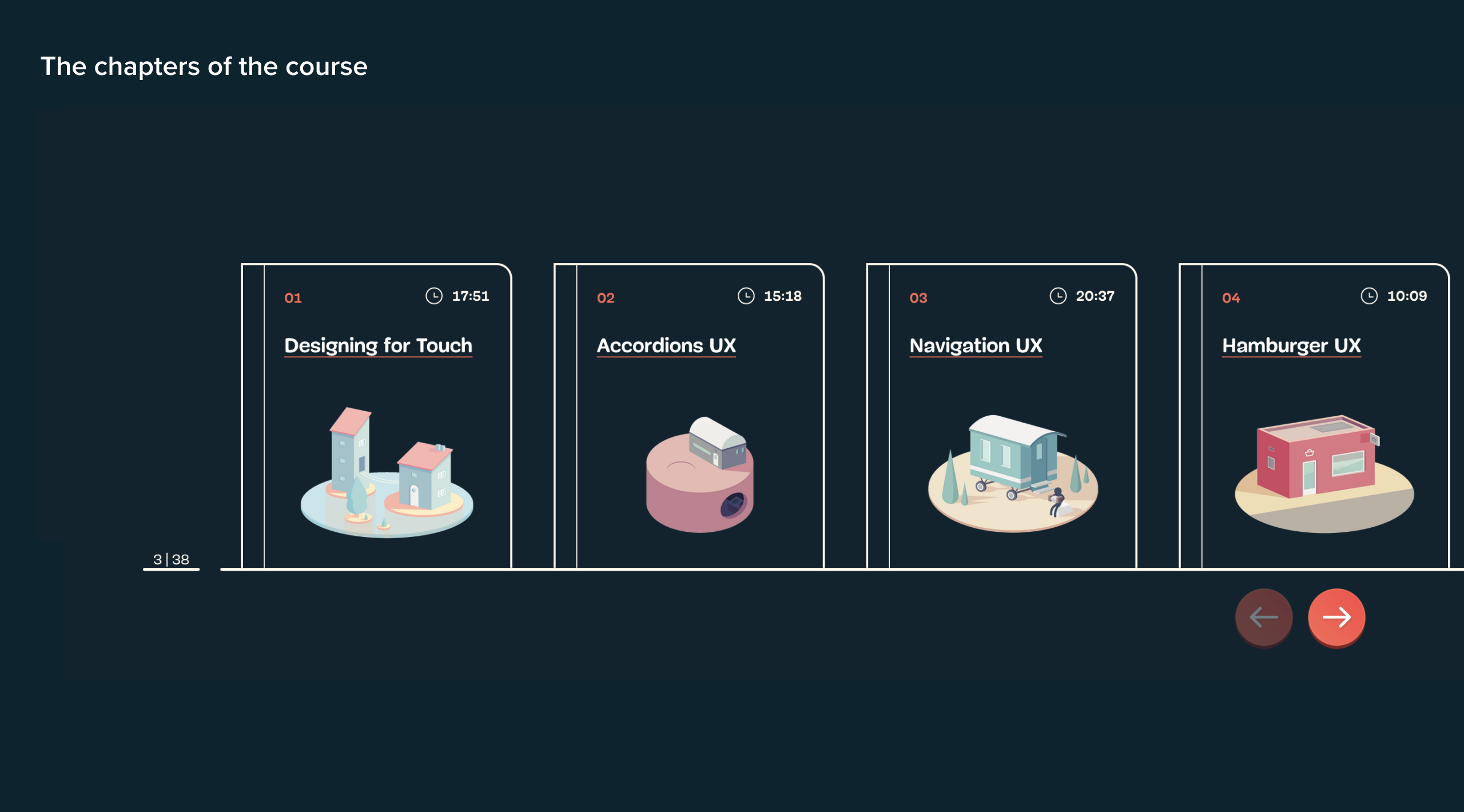The image size is (1464, 812).
Task: Select the chapter number 03 label
Action: tap(918, 297)
